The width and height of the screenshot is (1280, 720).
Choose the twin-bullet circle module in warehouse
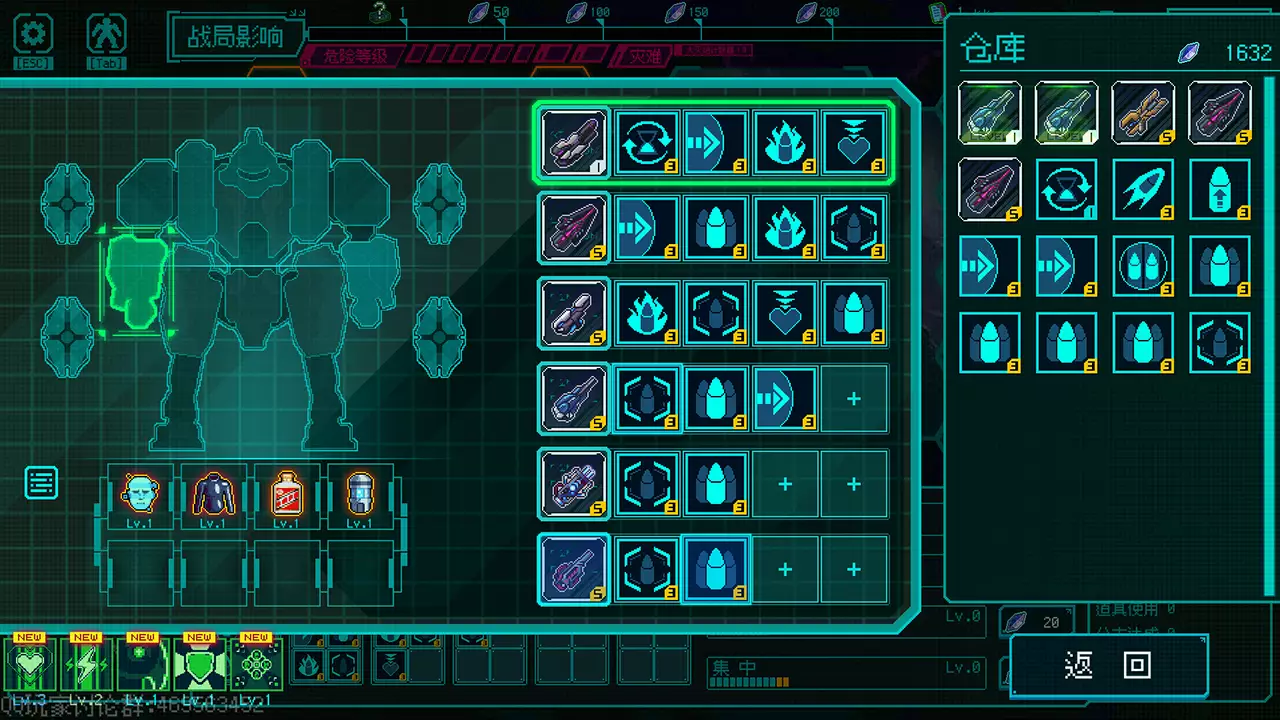coord(1143,266)
